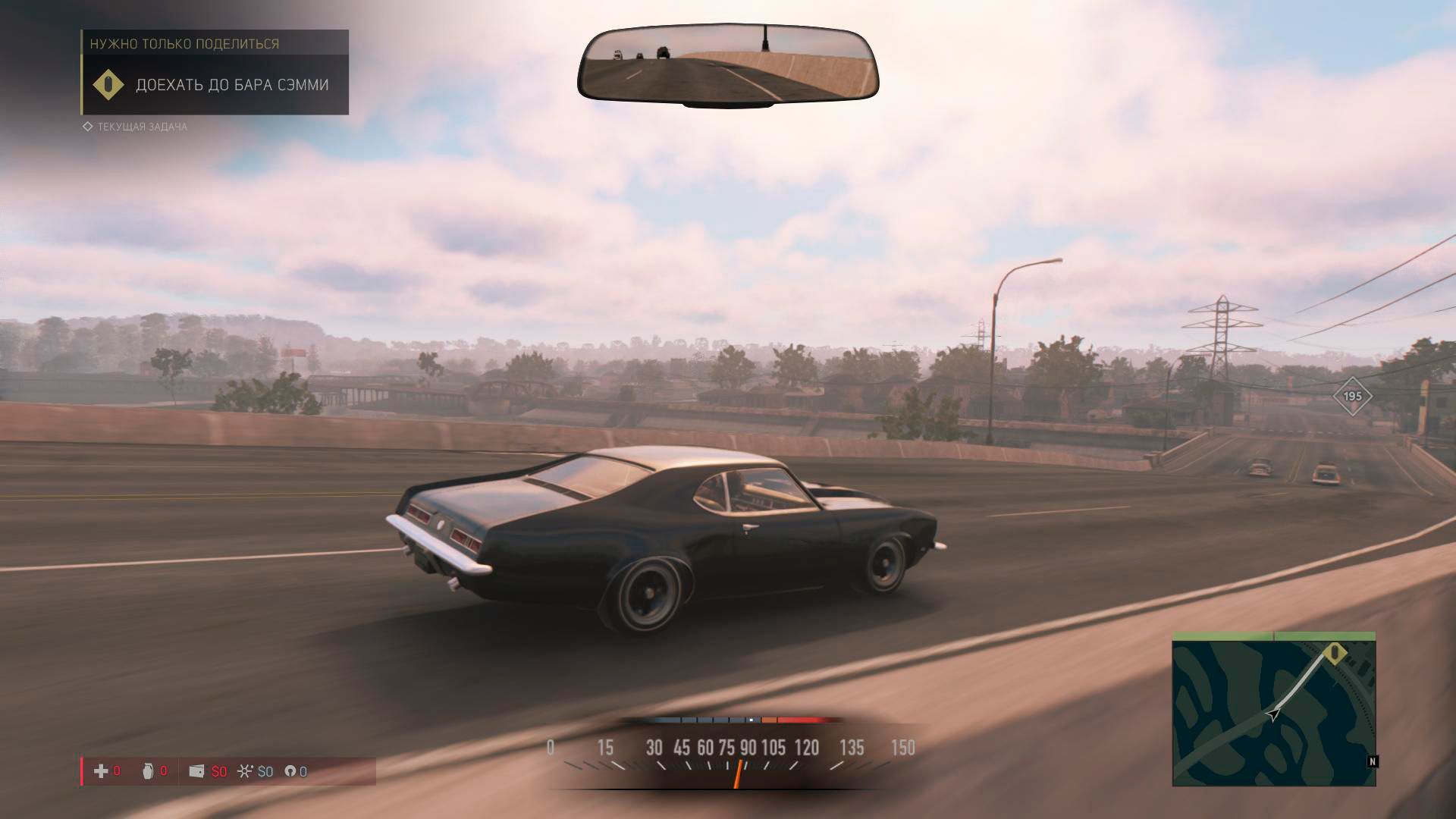
Task: Click the player arrow on the minimap
Action: [1273, 714]
